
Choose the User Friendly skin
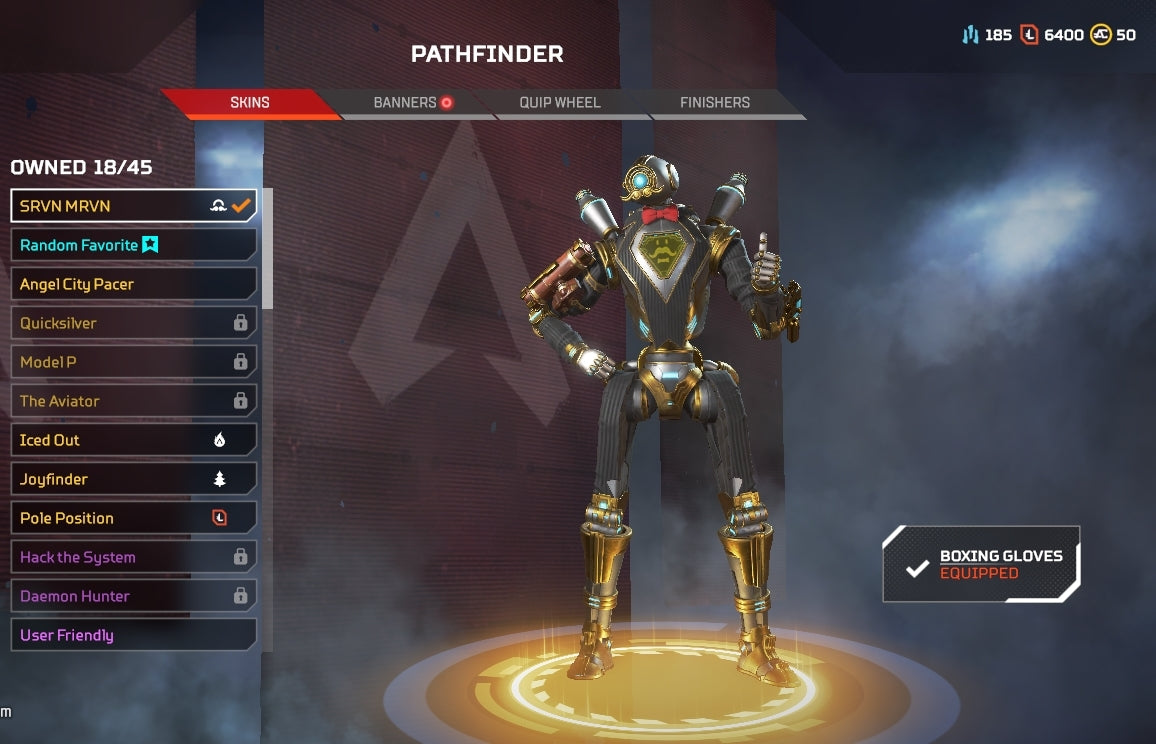133,635
